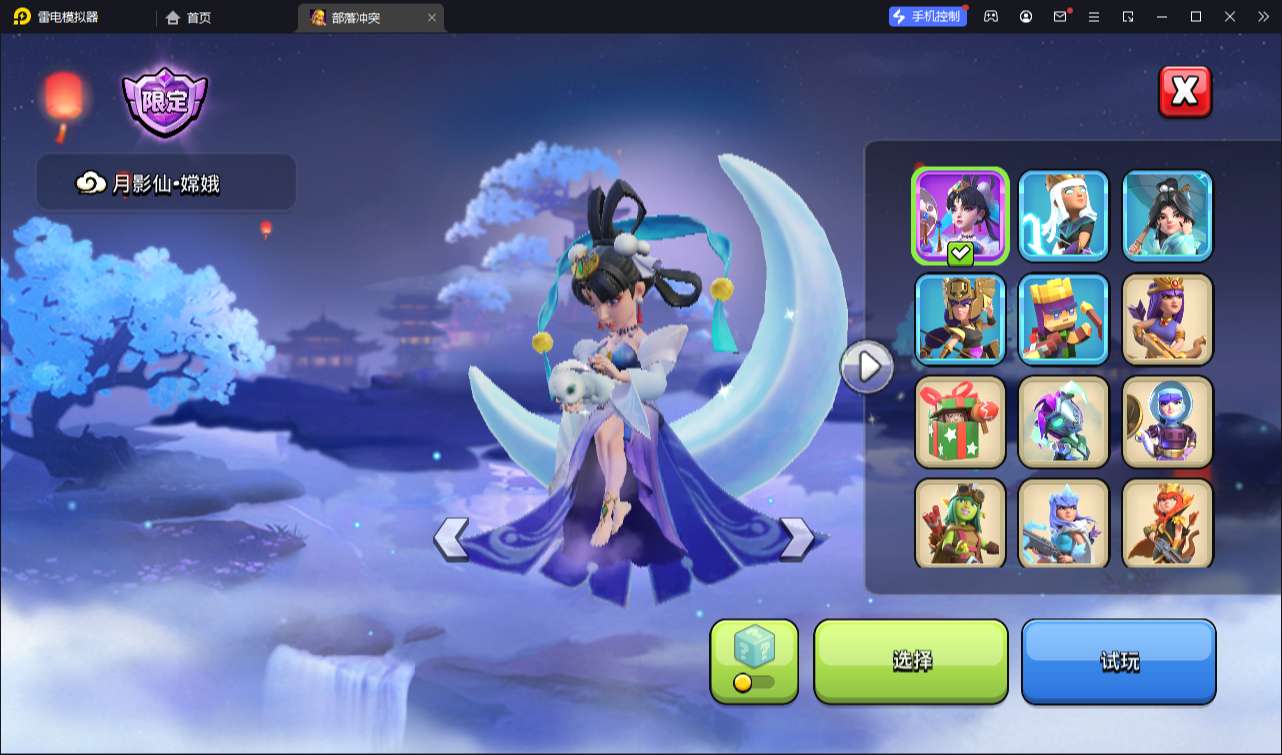Image resolution: width=1282 pixels, height=755 pixels.
Task: Show the next skin with right arrow
Action: 796,538
